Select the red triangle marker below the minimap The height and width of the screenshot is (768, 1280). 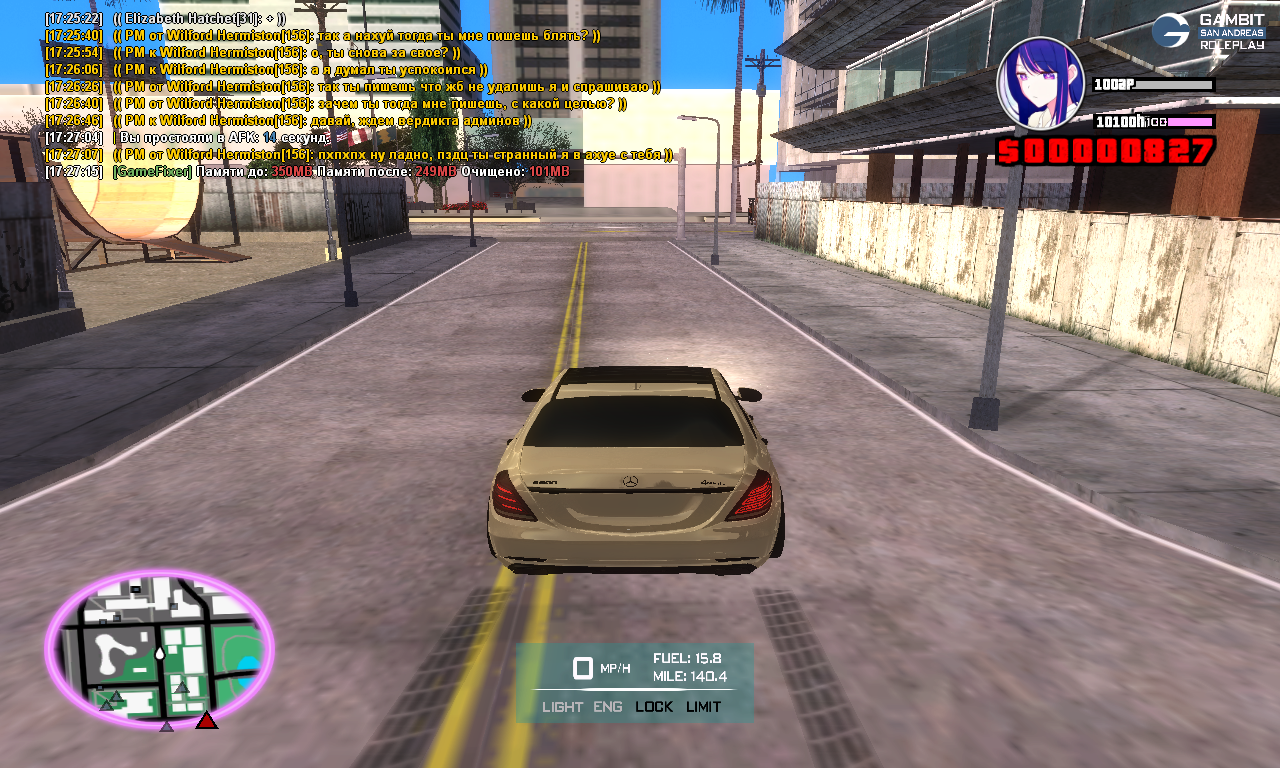click(x=206, y=719)
